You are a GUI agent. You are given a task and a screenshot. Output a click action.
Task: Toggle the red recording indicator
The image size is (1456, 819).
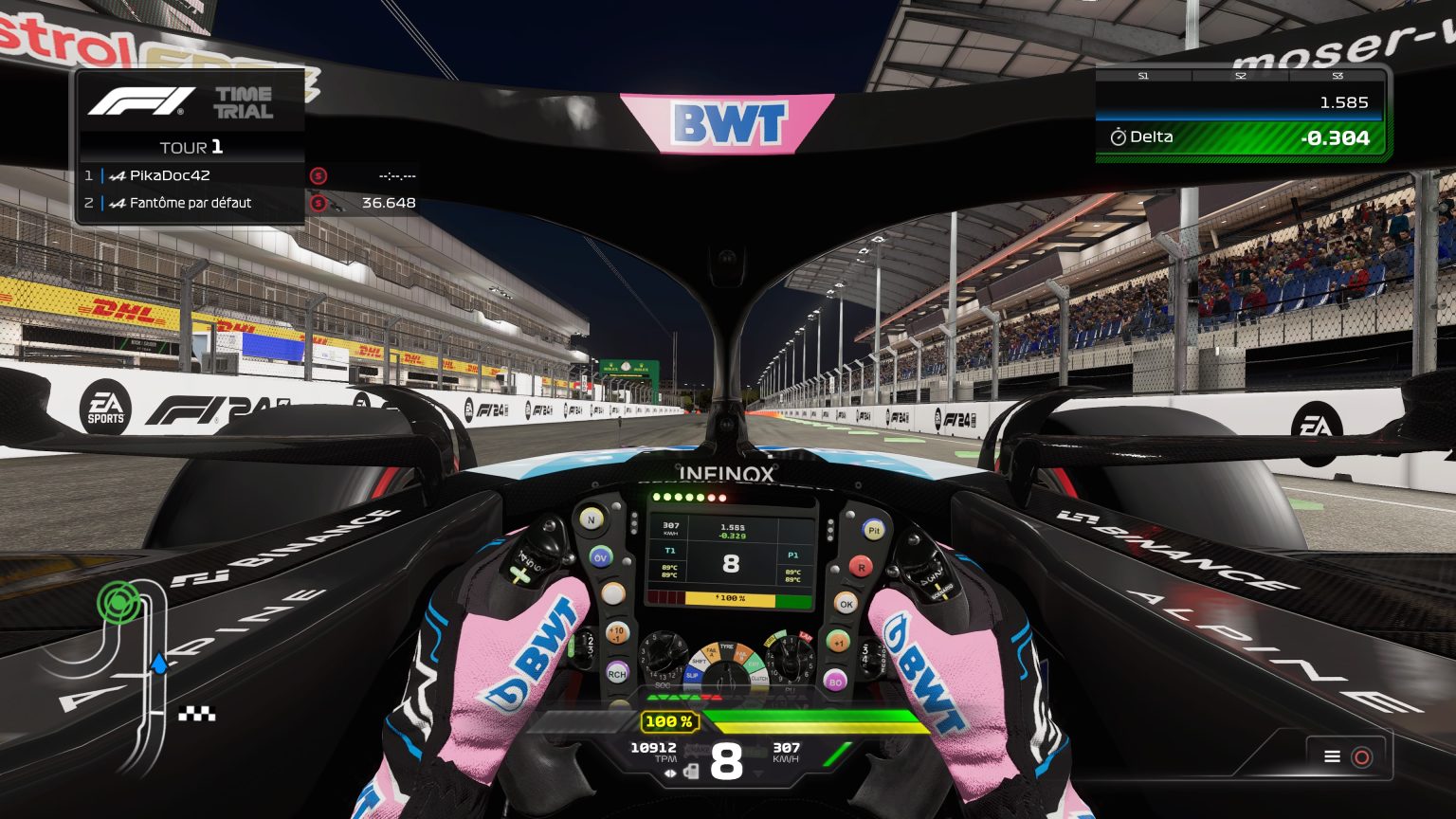coord(1362,756)
